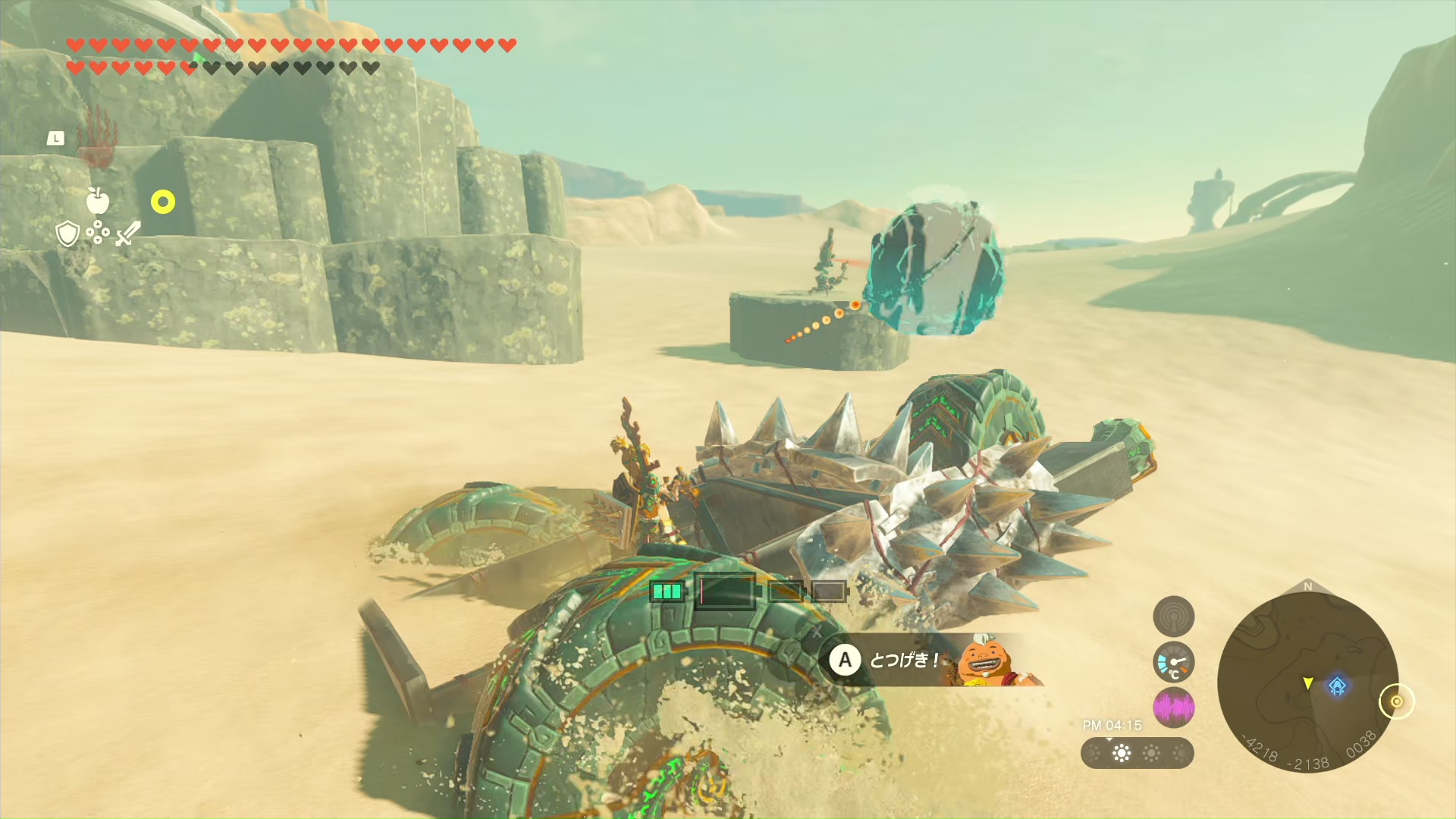
Task: Activate the sensor signal icon
Action: point(1173,616)
